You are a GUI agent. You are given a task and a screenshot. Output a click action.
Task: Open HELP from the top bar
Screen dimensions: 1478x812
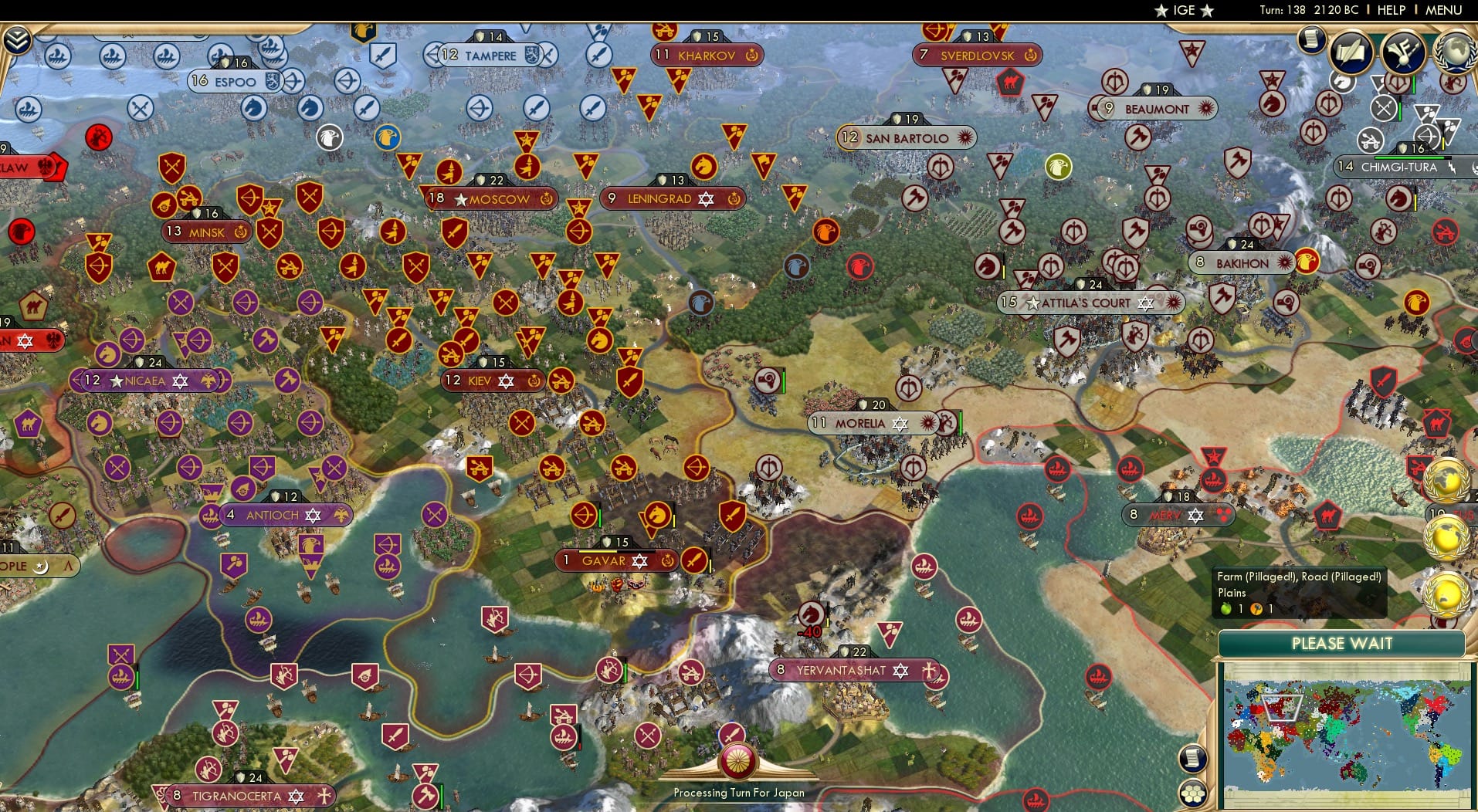pos(1390,10)
